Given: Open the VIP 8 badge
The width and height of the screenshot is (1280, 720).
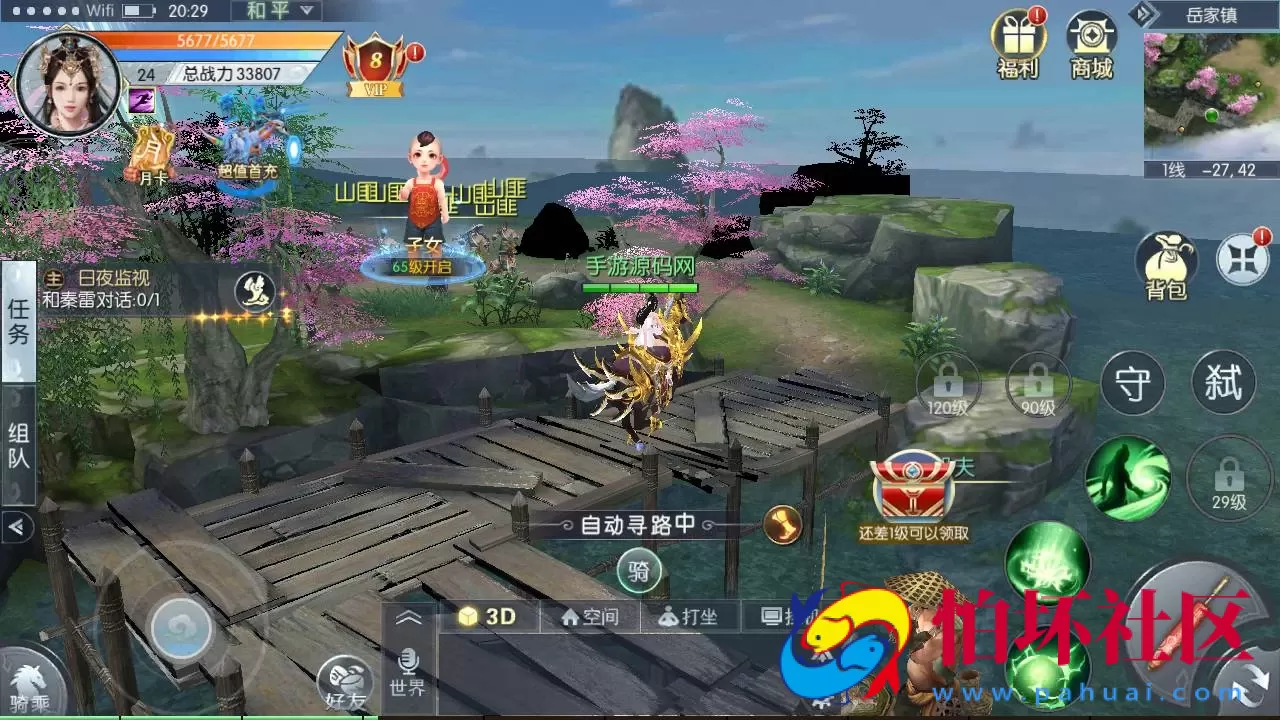Looking at the screenshot, I should pyautogui.click(x=376, y=67).
